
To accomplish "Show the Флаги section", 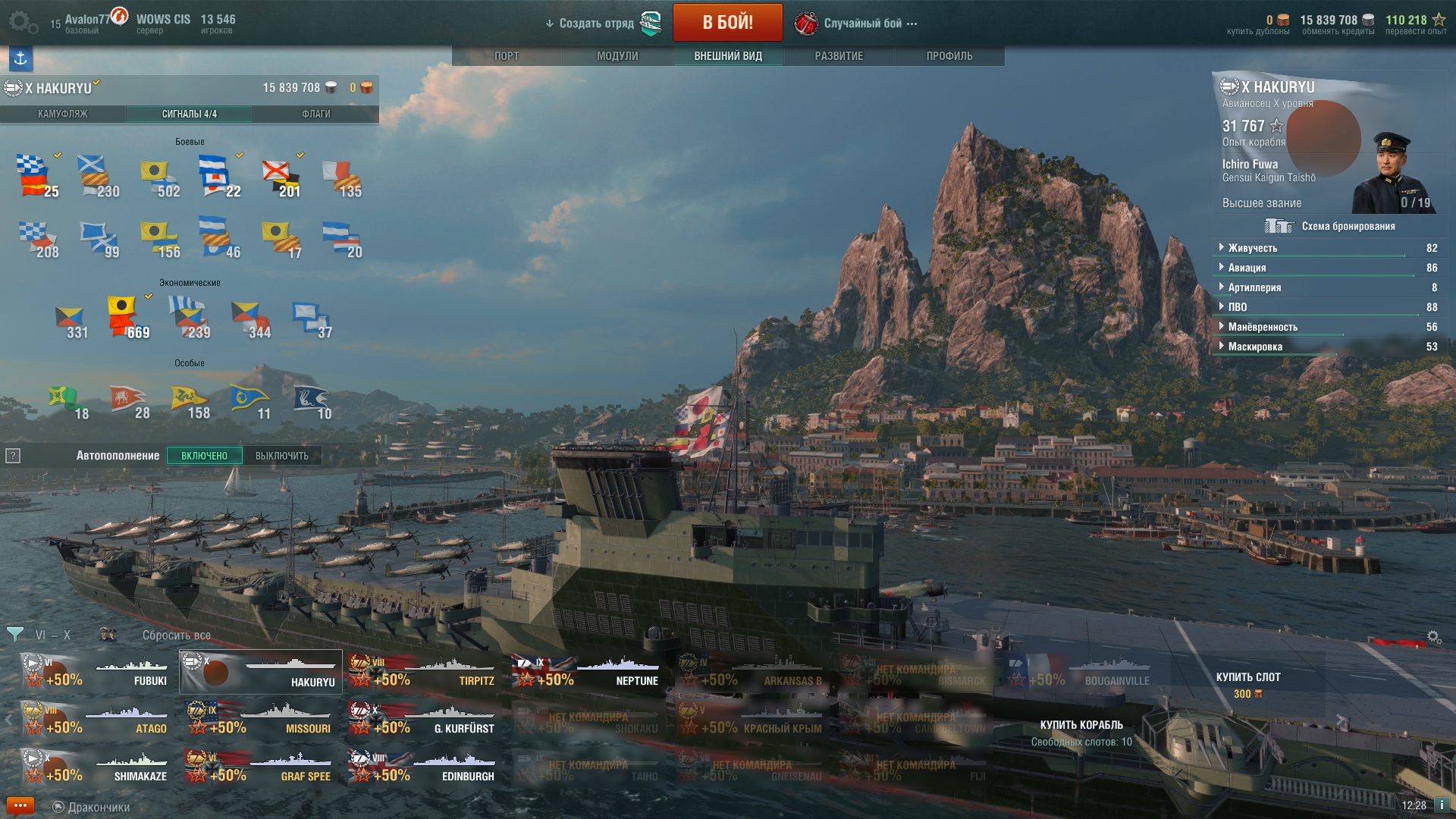I will [x=315, y=114].
